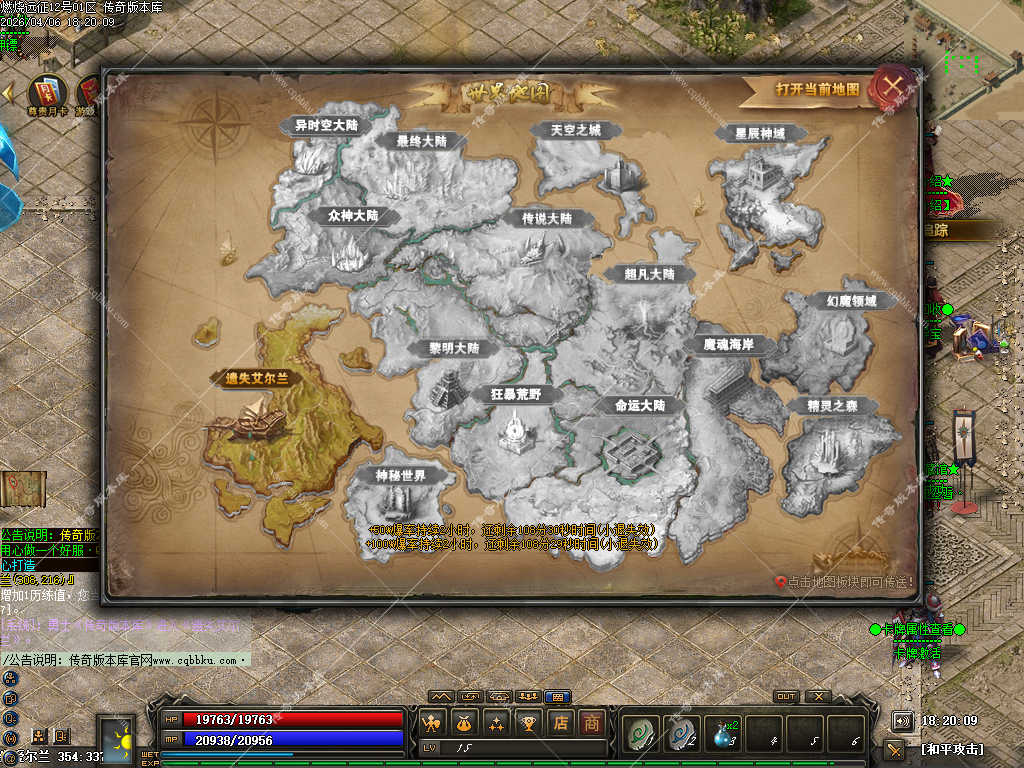
Task: Teleport to 遗失艾尔兰 on the map
Action: [257, 378]
